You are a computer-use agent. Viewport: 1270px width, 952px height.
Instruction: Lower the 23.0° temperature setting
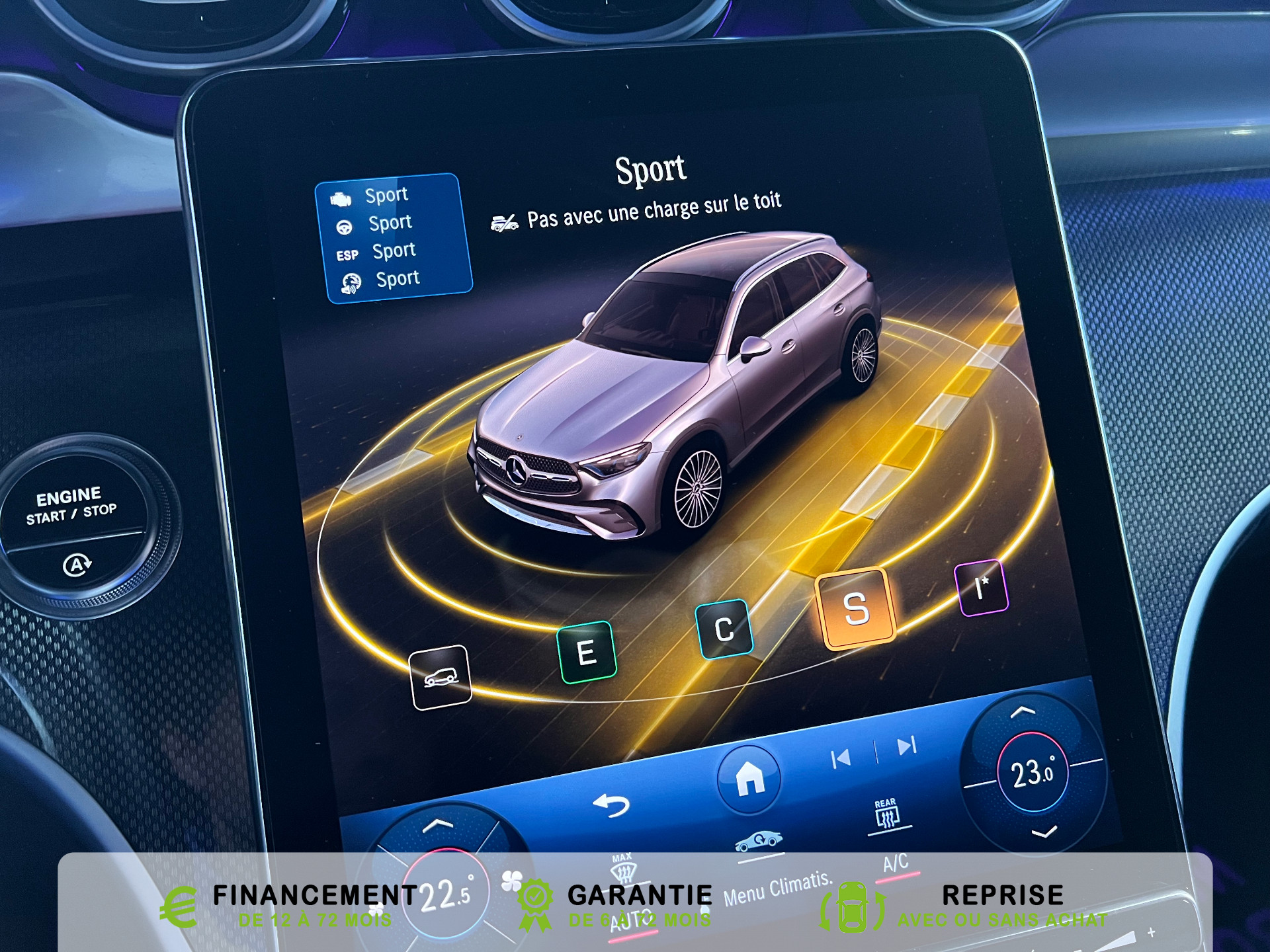click(1044, 832)
